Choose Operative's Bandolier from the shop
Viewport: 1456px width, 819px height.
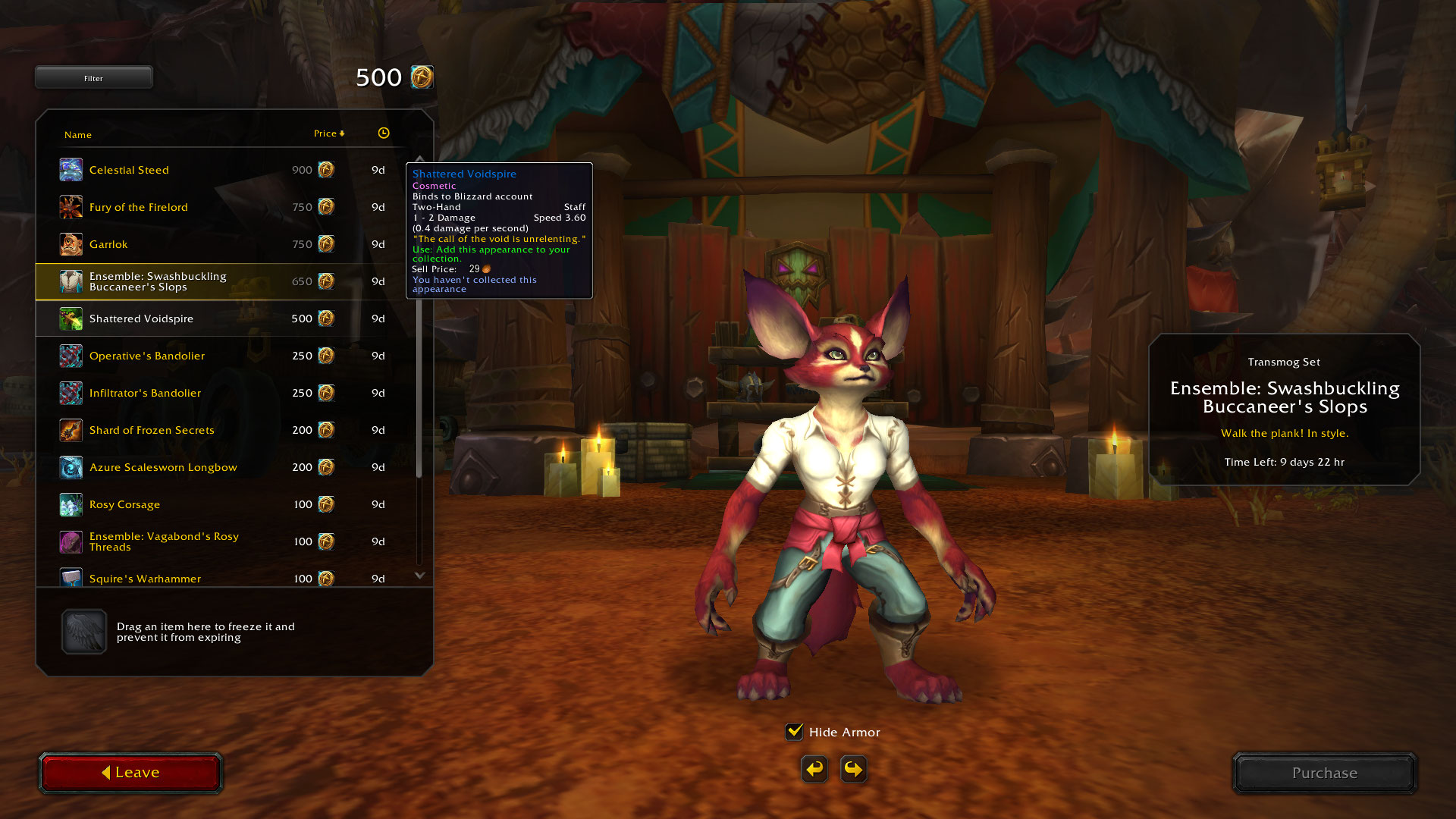point(147,356)
